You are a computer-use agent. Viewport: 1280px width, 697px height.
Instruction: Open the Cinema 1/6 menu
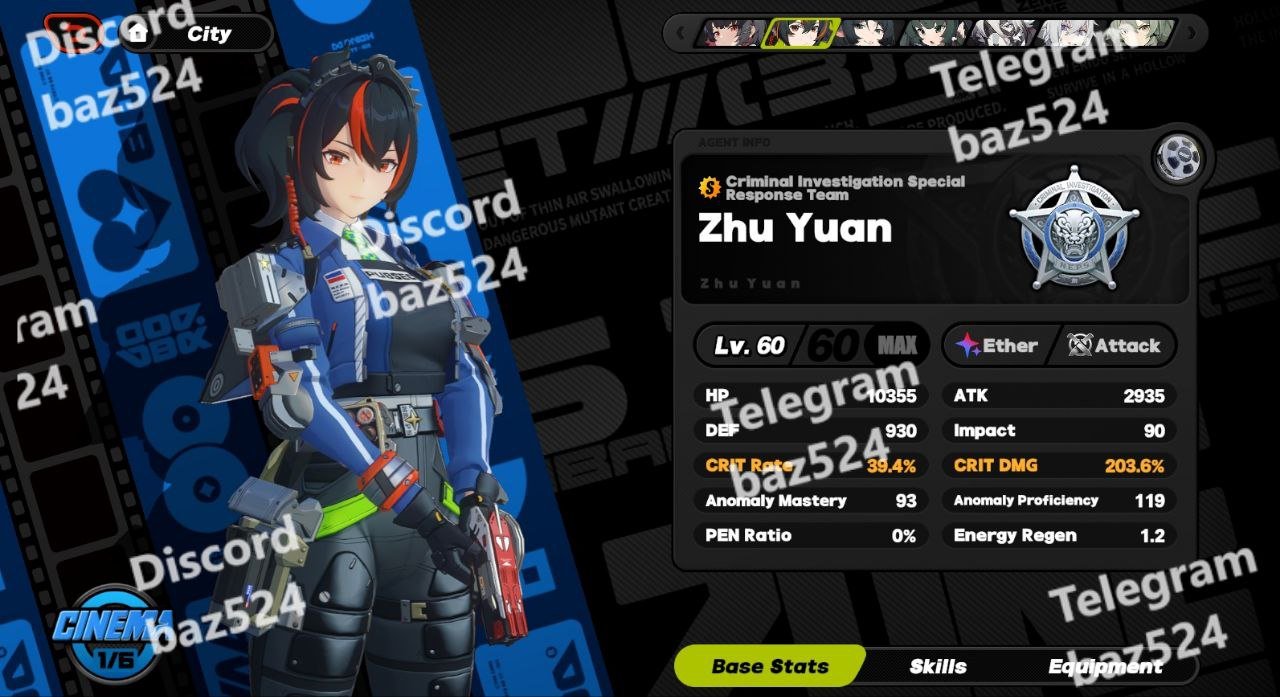[114, 632]
